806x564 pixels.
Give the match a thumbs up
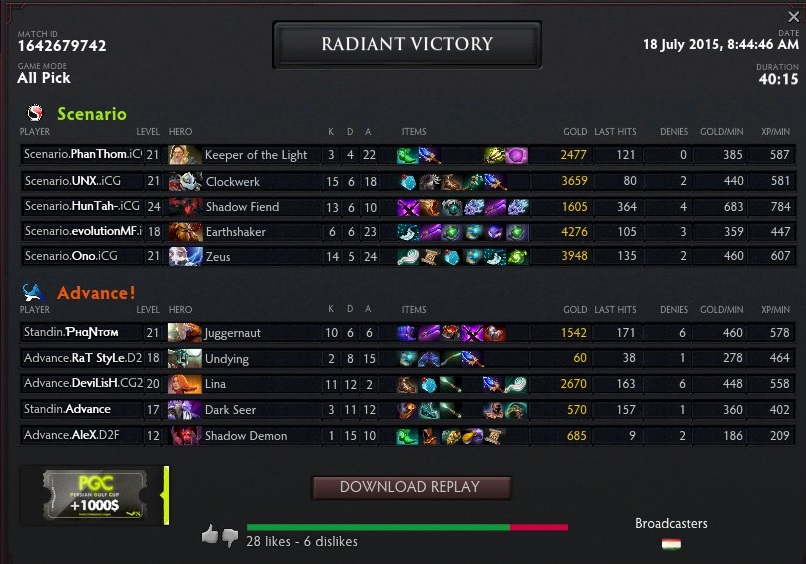click(210, 536)
